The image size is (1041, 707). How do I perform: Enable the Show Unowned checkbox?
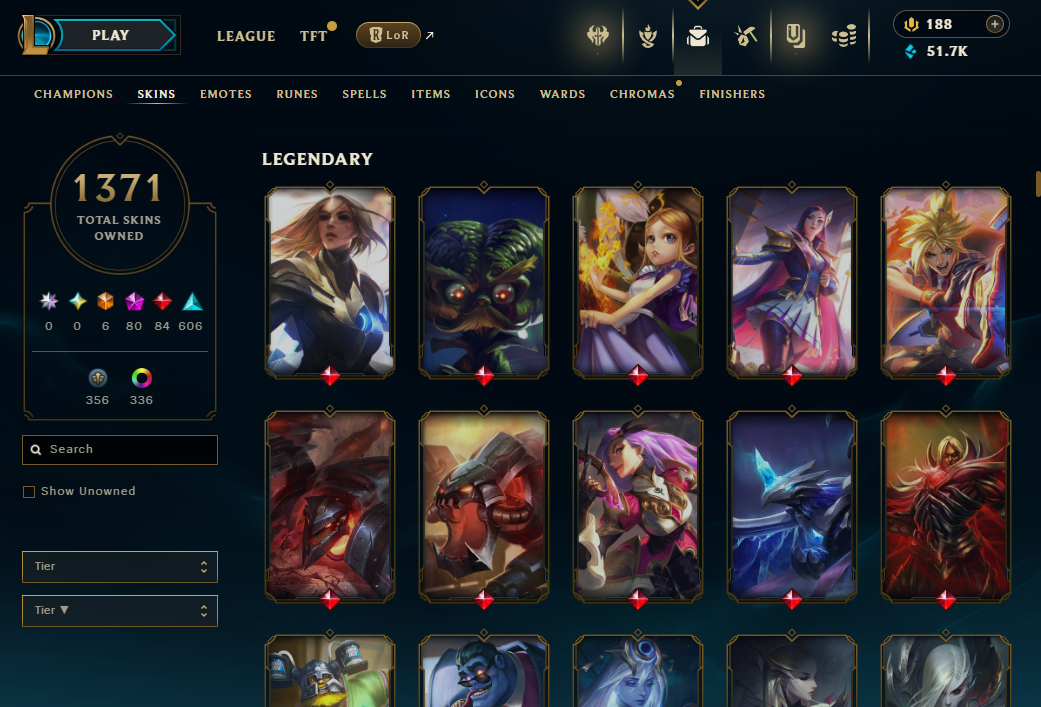(x=29, y=492)
